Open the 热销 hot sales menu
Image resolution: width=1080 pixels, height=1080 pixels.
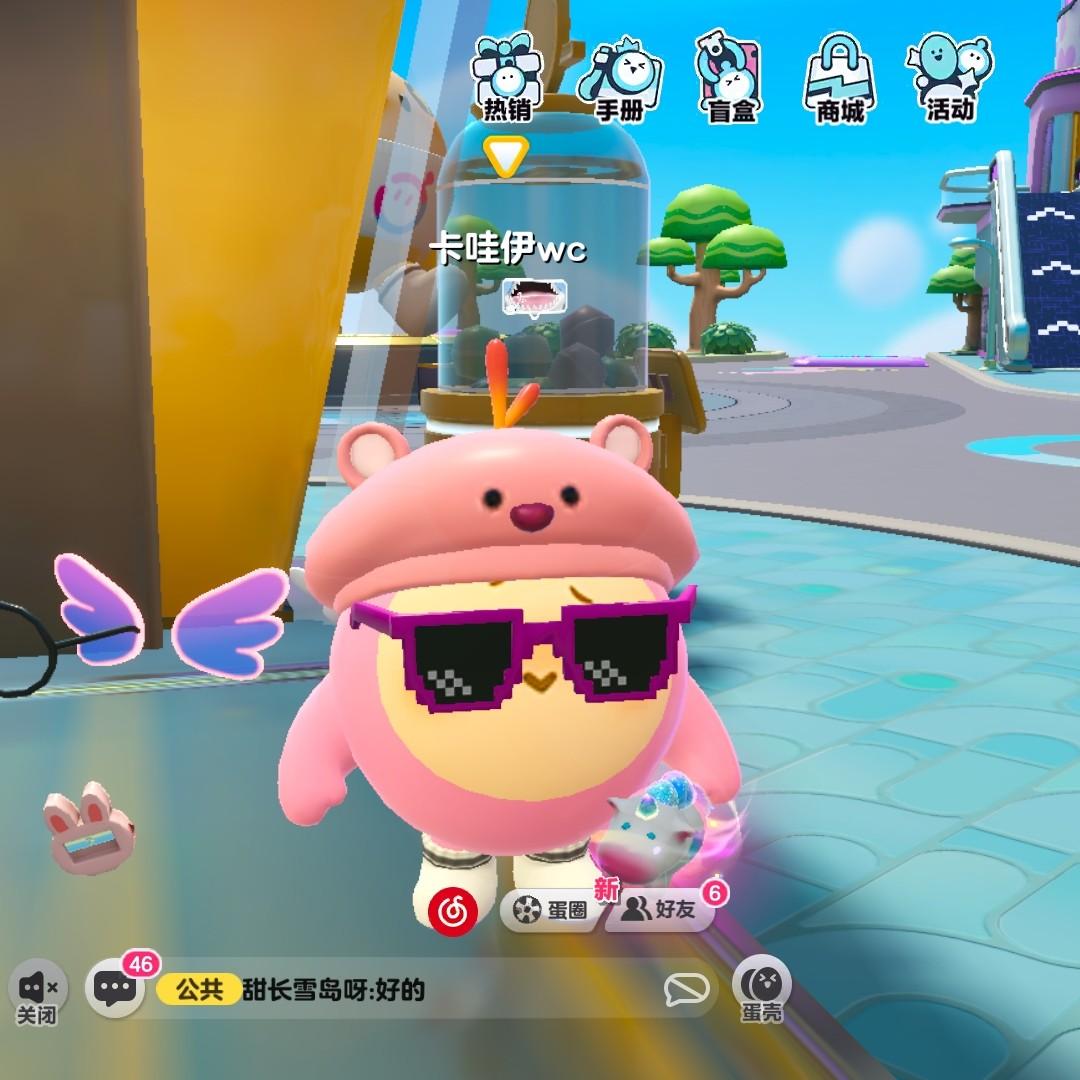(508, 79)
